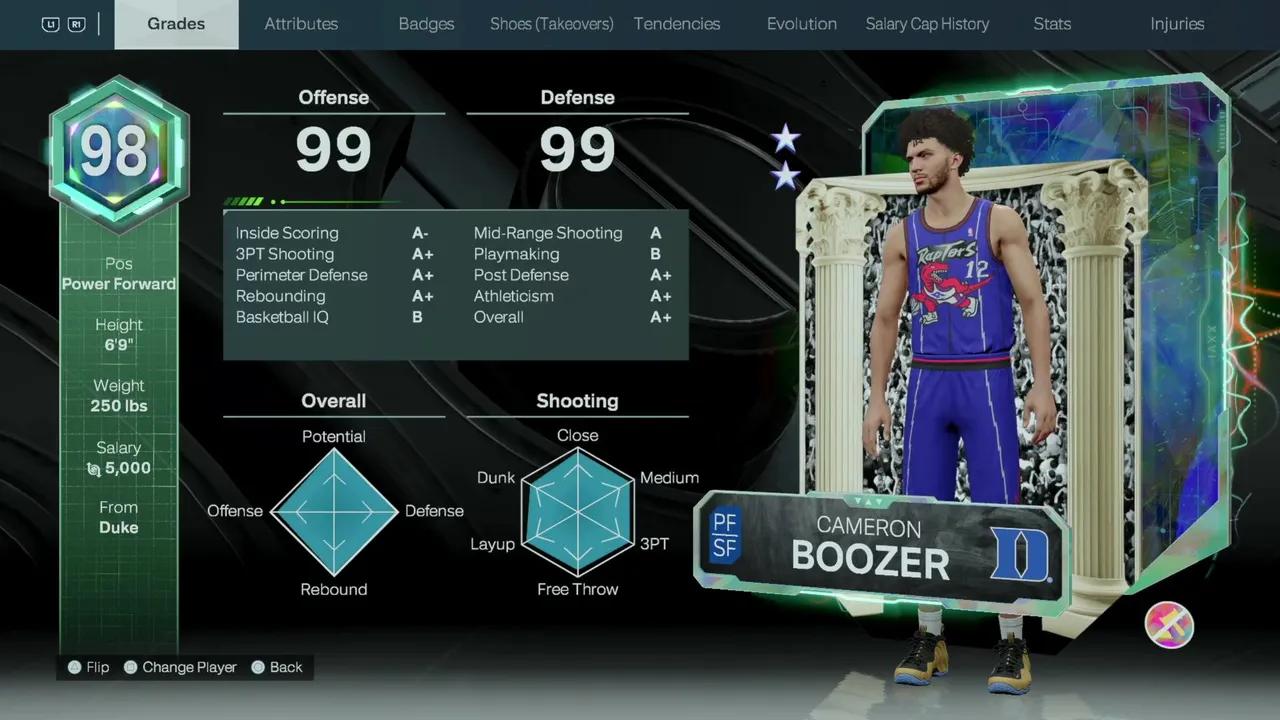
Task: Open the Shoes (Takeovers) section
Action: point(551,23)
